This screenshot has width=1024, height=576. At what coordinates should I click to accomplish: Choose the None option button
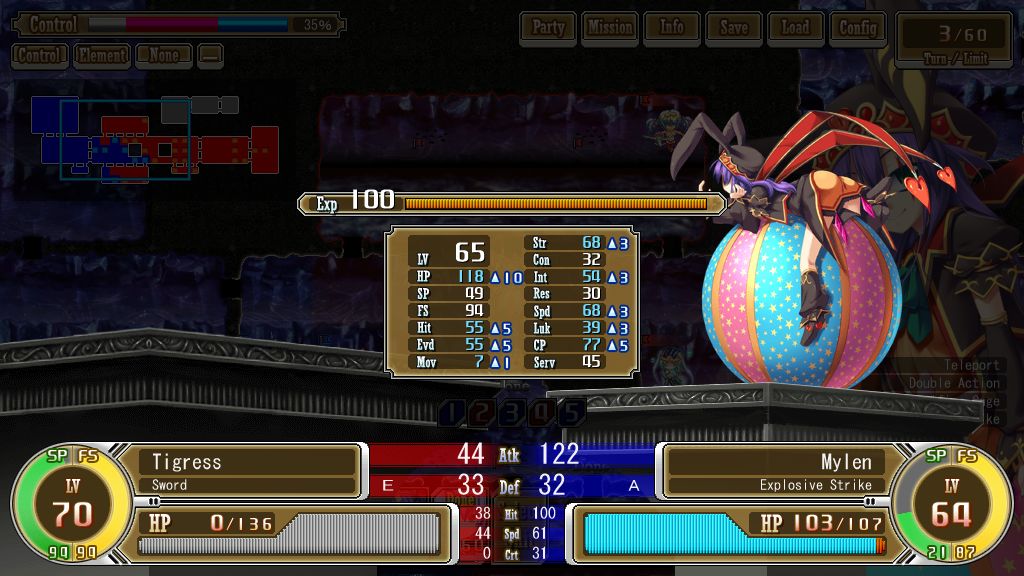tap(164, 56)
